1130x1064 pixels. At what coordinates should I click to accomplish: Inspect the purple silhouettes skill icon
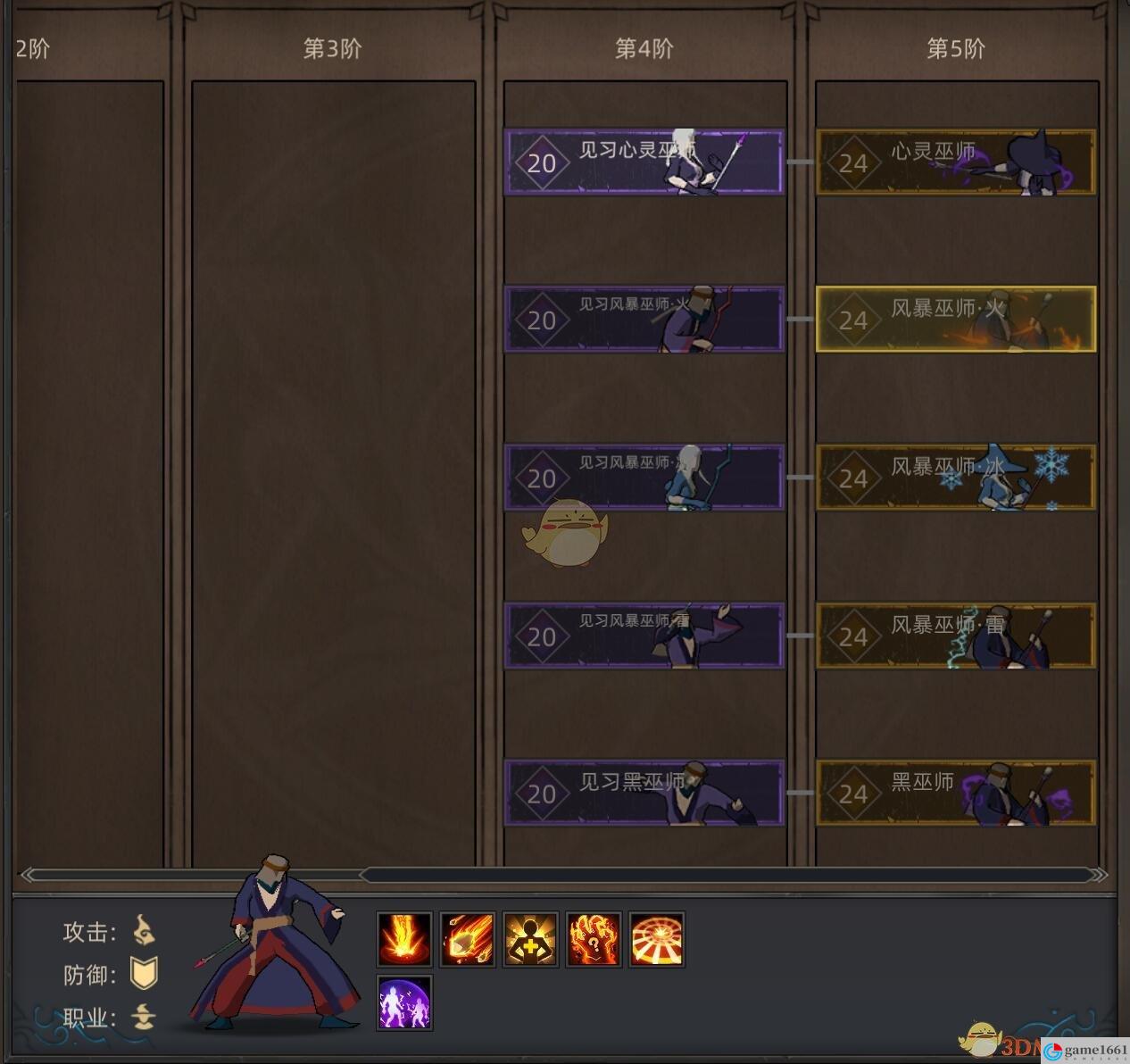pyautogui.click(x=404, y=1002)
